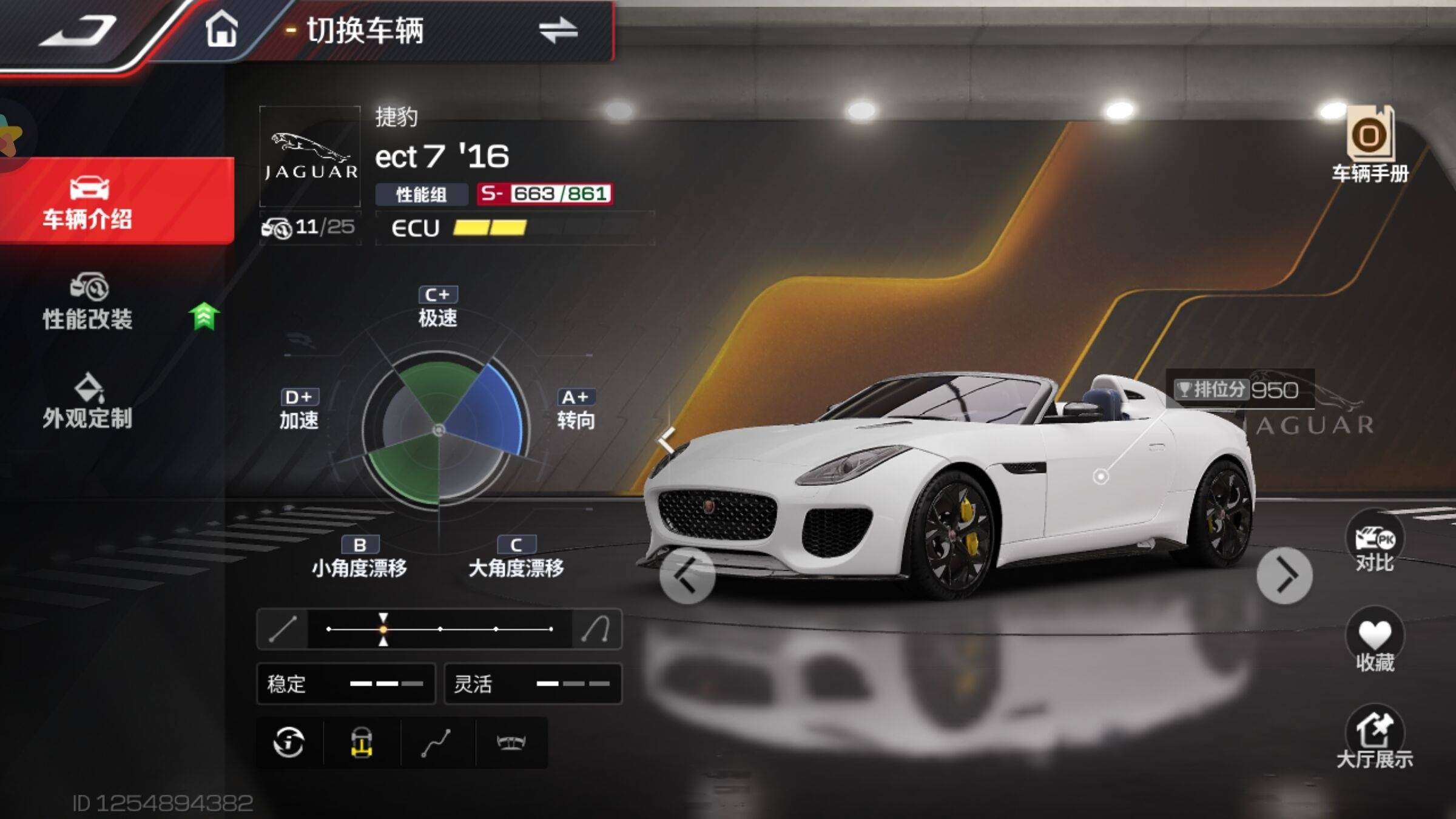Image resolution: width=1456 pixels, height=819 pixels.
Task: Open the 车辆手册 handbook
Action: pyautogui.click(x=1370, y=146)
